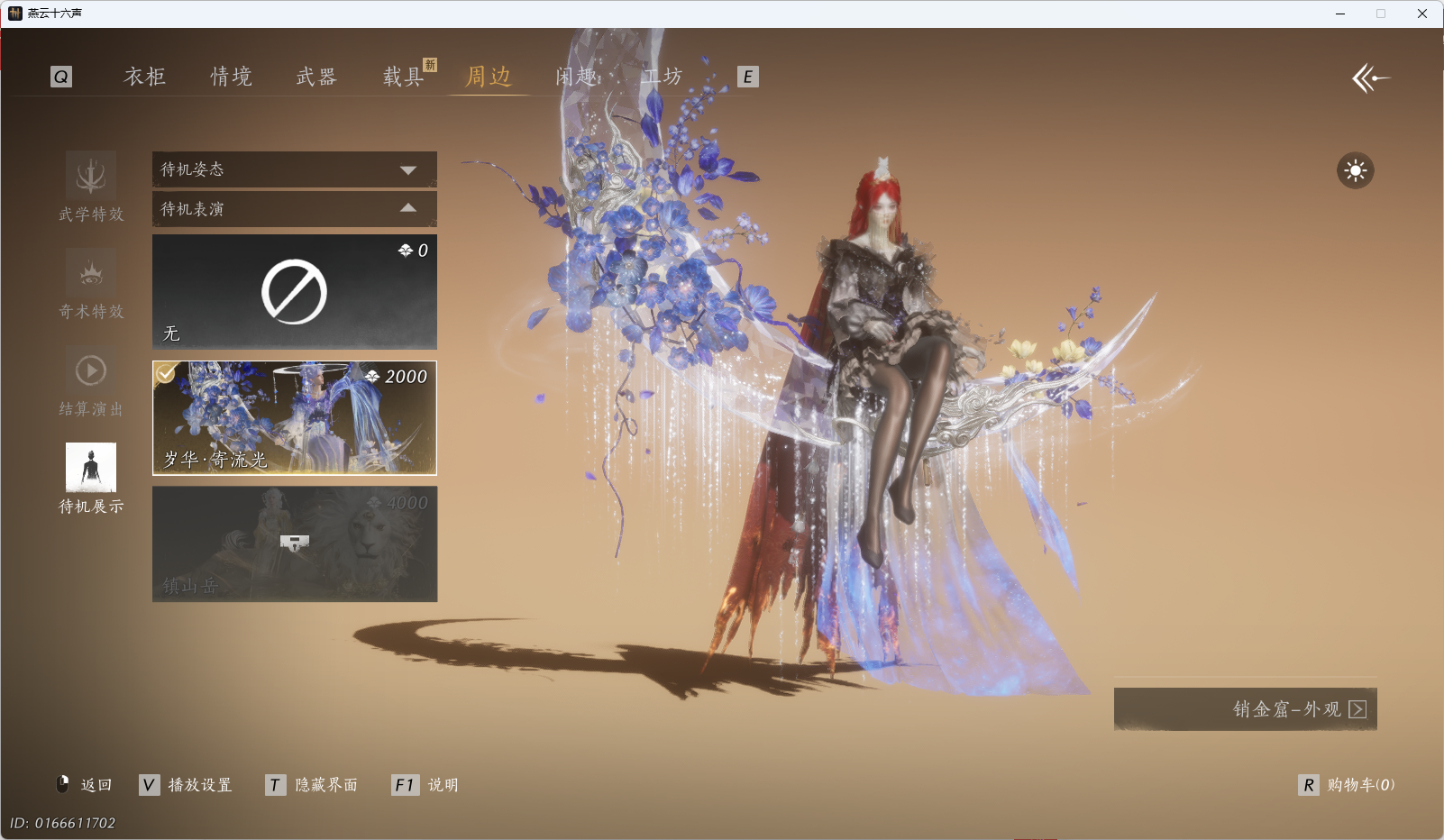
Task: Select the locked 镇山岳 performance
Action: [294, 543]
